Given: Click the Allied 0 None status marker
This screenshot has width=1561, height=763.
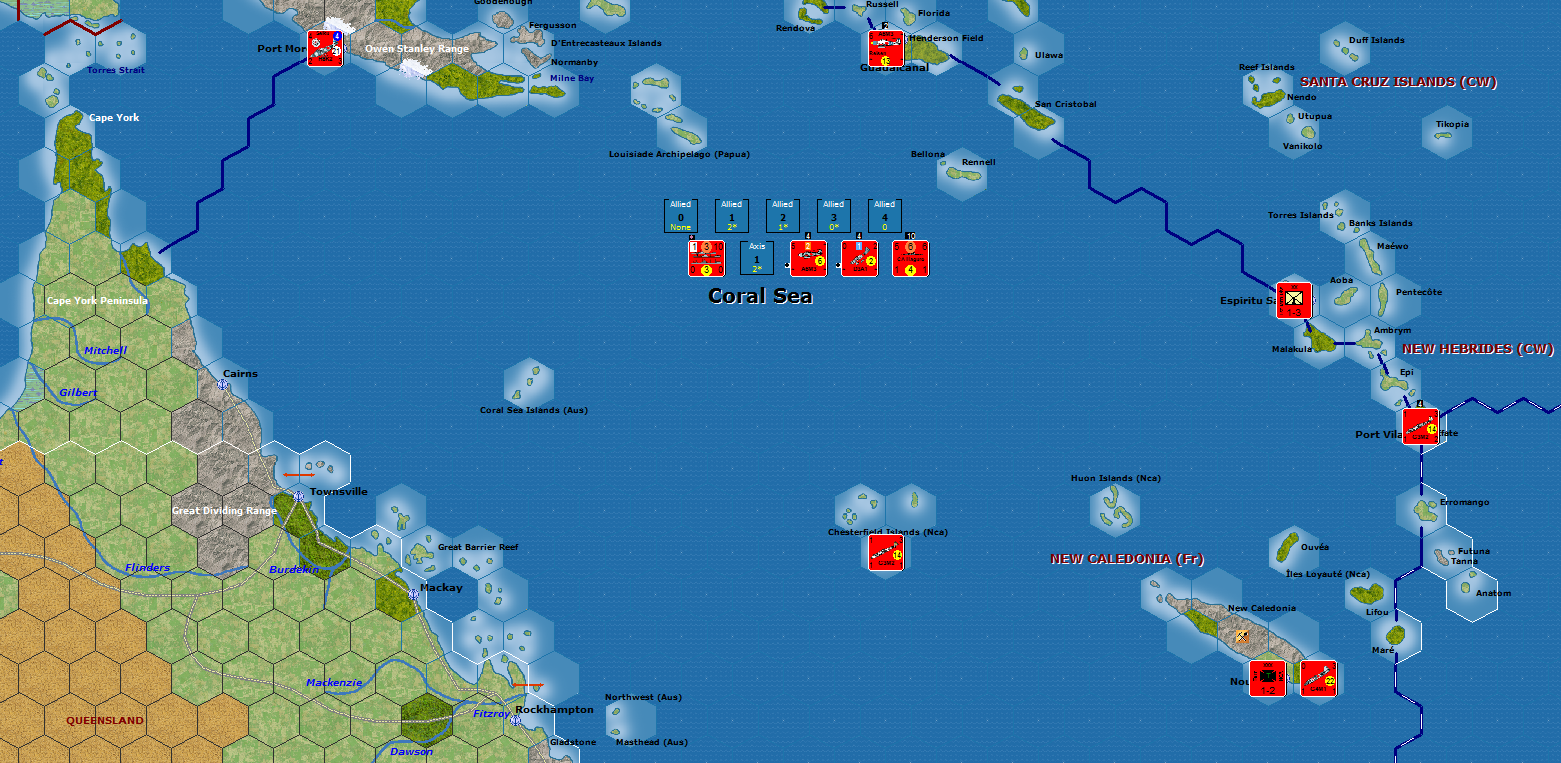Looking at the screenshot, I should pyautogui.click(x=680, y=215).
